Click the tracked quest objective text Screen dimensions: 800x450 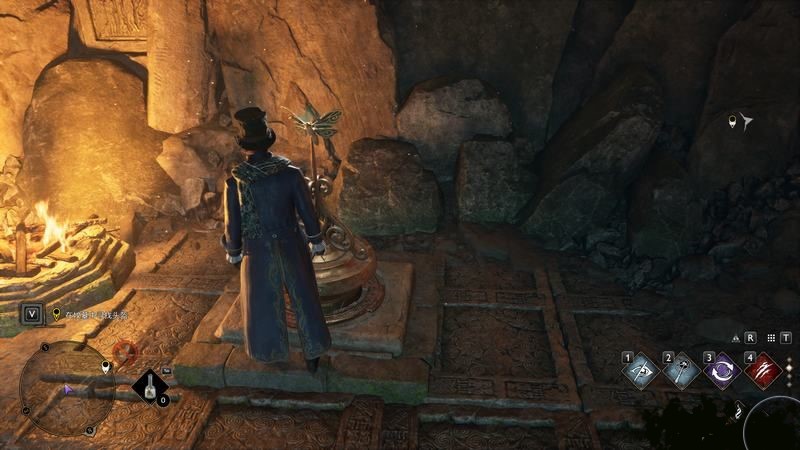click(x=95, y=314)
